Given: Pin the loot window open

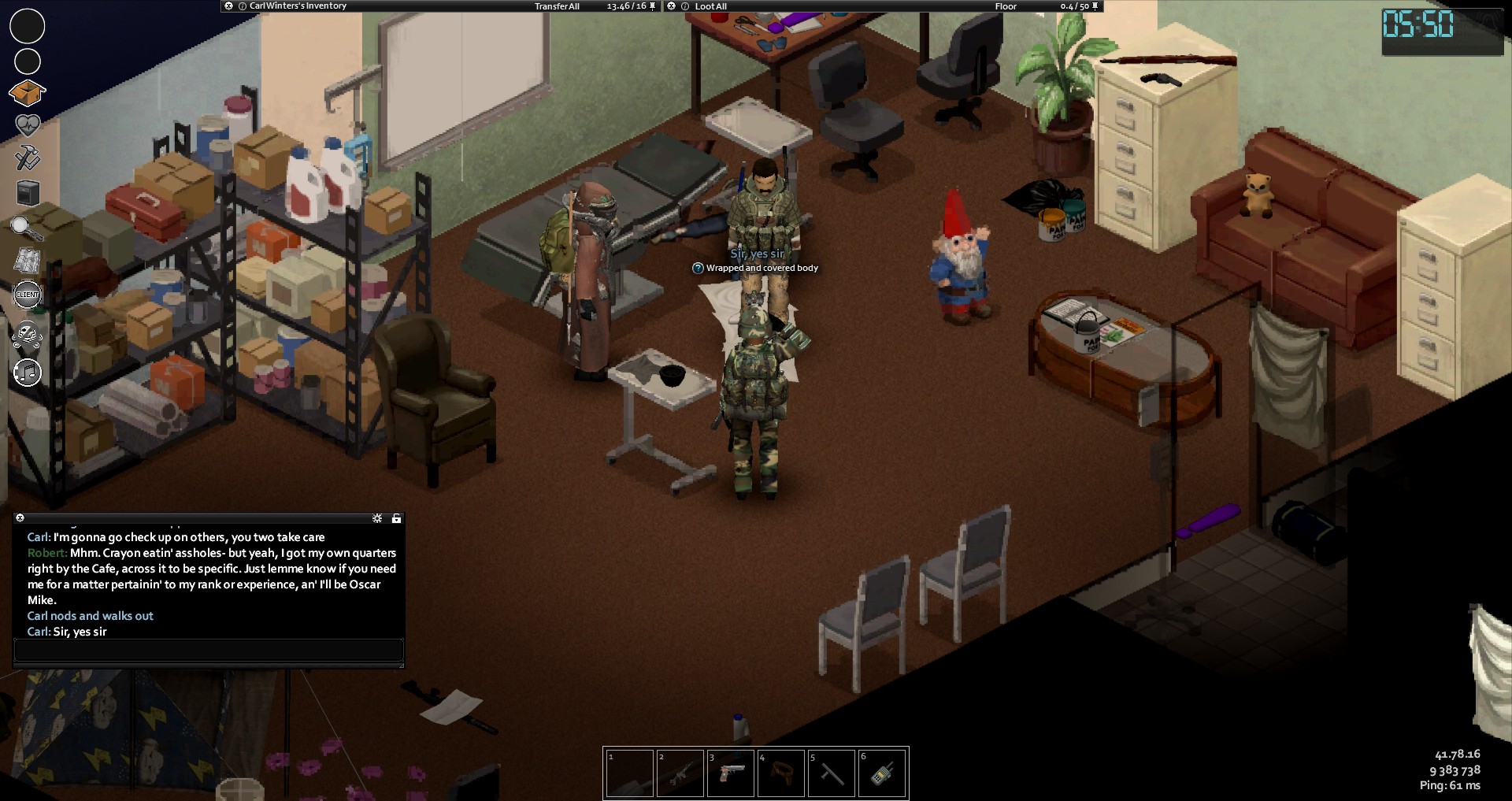Looking at the screenshot, I should [x=1095, y=6].
